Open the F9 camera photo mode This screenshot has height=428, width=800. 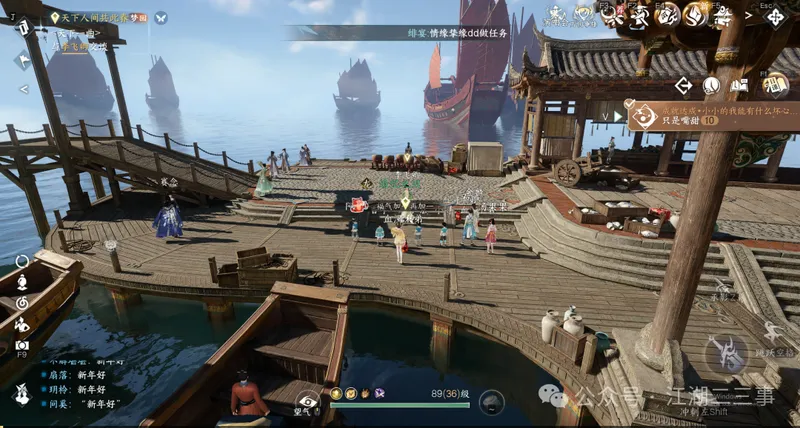pos(22,344)
